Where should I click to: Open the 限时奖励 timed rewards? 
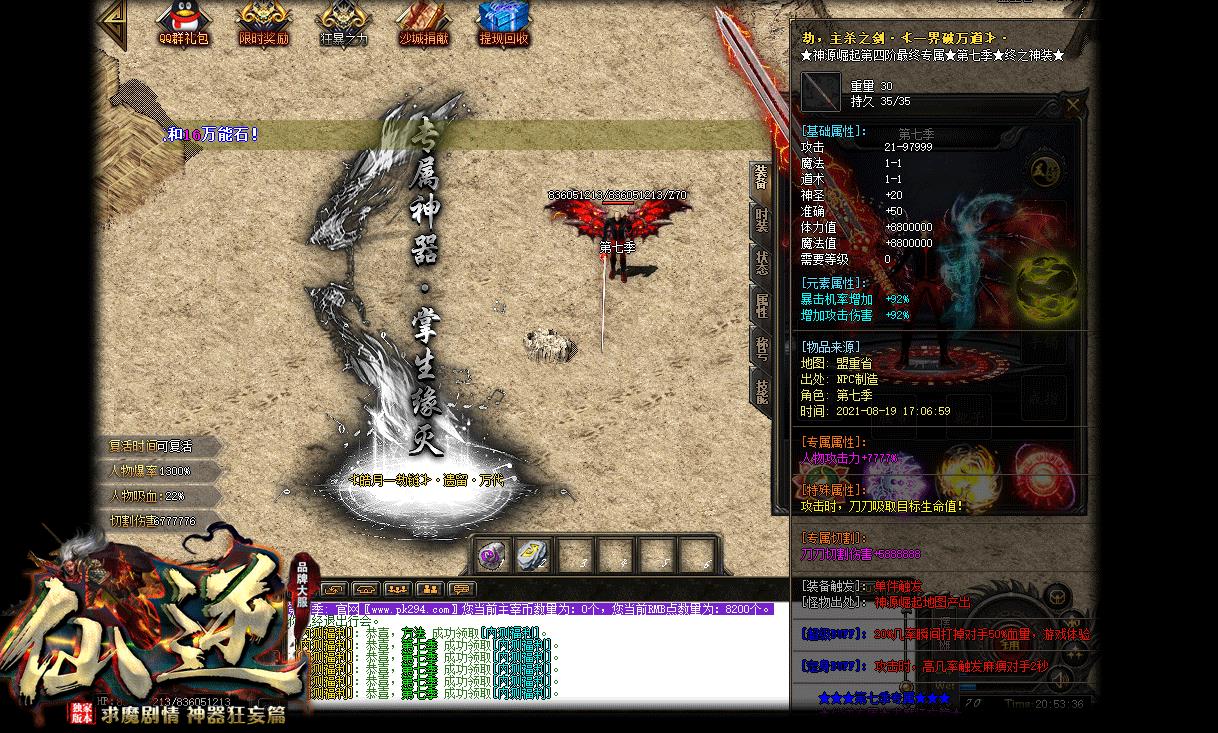264,24
